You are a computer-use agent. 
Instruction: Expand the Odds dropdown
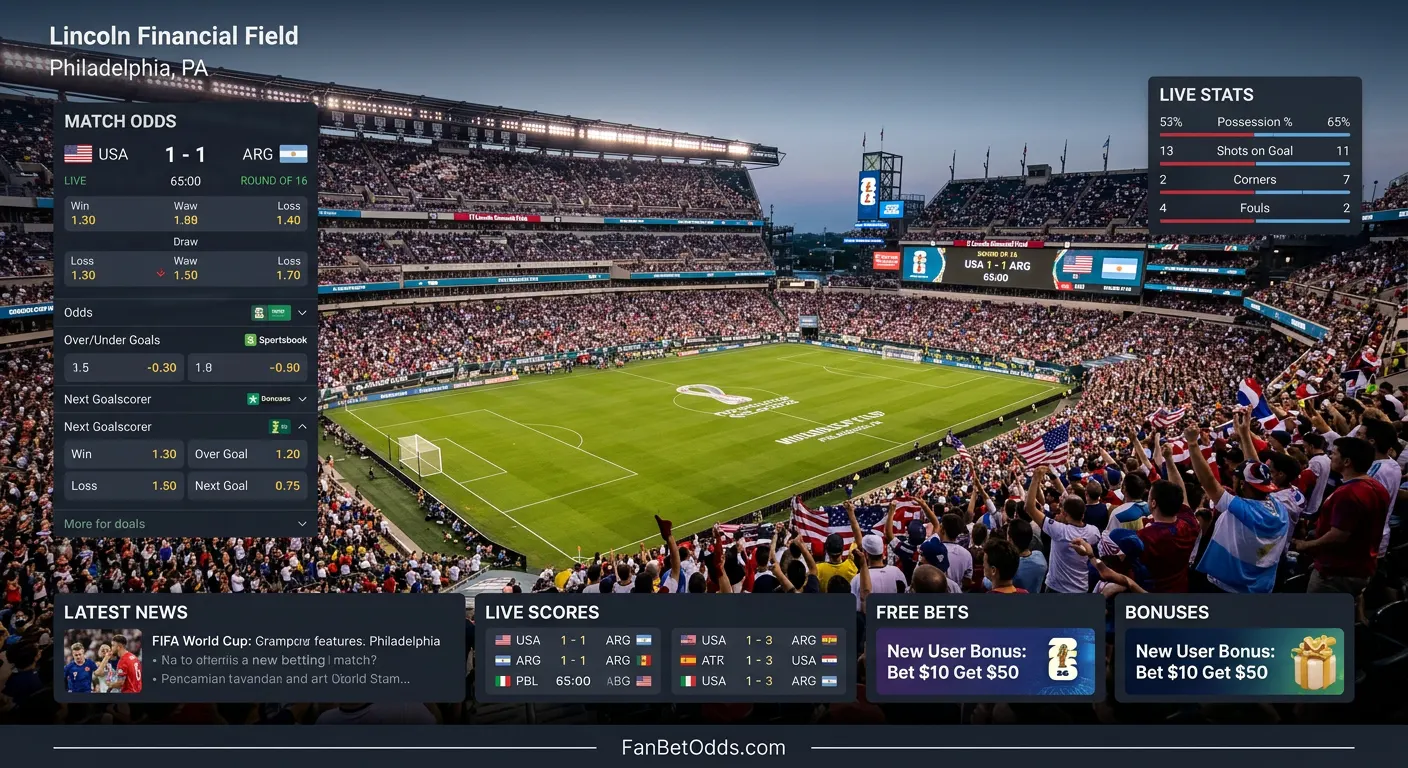tap(302, 312)
